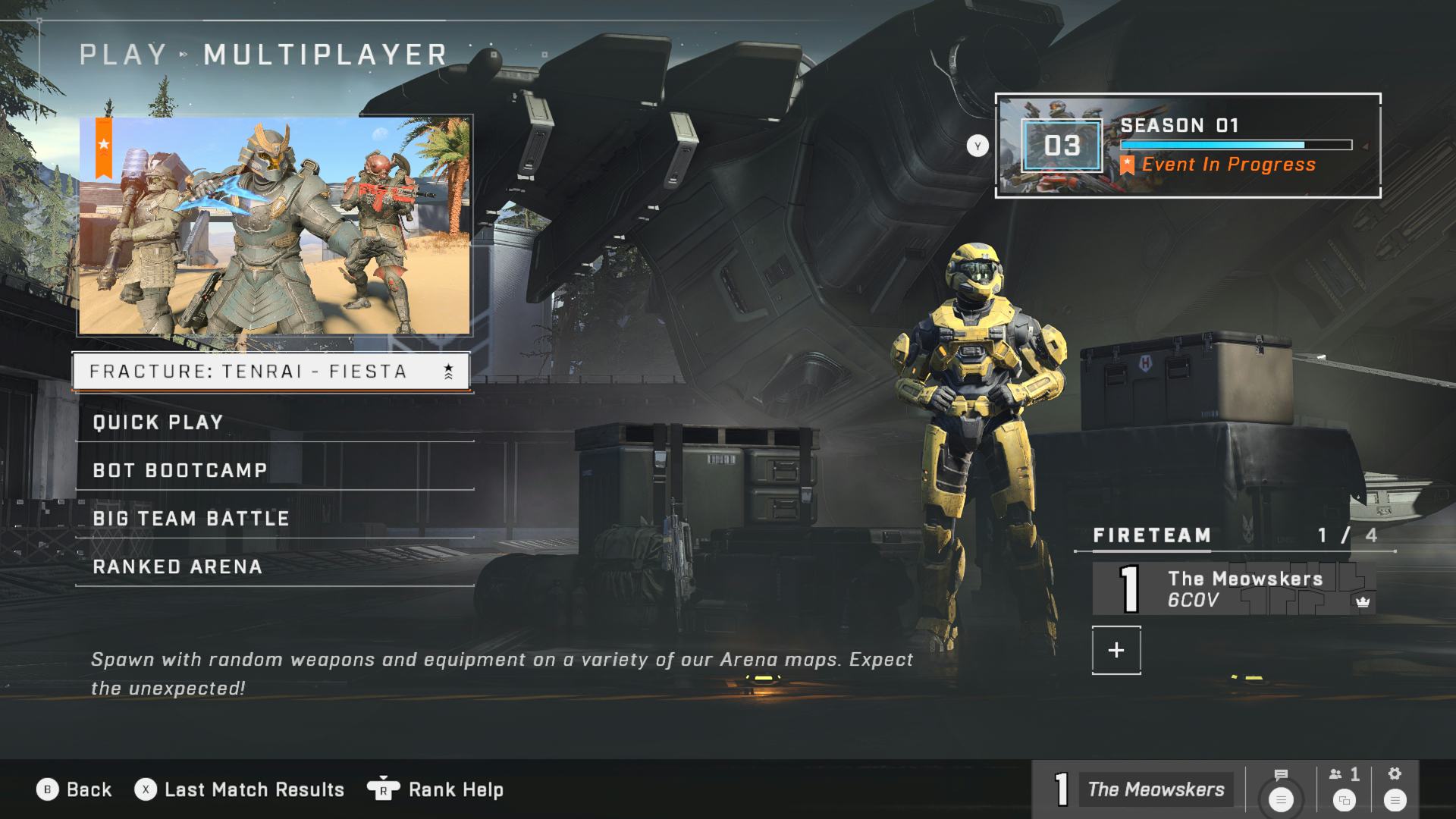1456x819 pixels.
Task: Open the chat icon in bottom bar
Action: tap(1281, 789)
